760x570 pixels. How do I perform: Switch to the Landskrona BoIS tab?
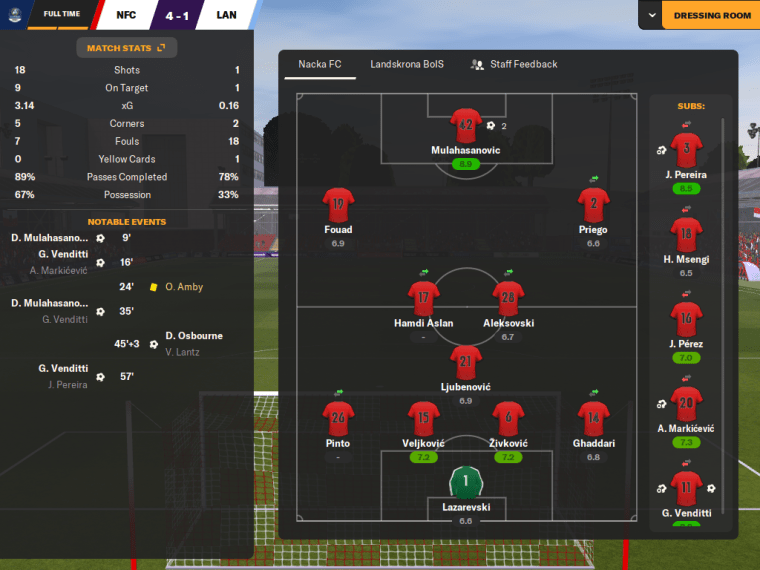(407, 64)
